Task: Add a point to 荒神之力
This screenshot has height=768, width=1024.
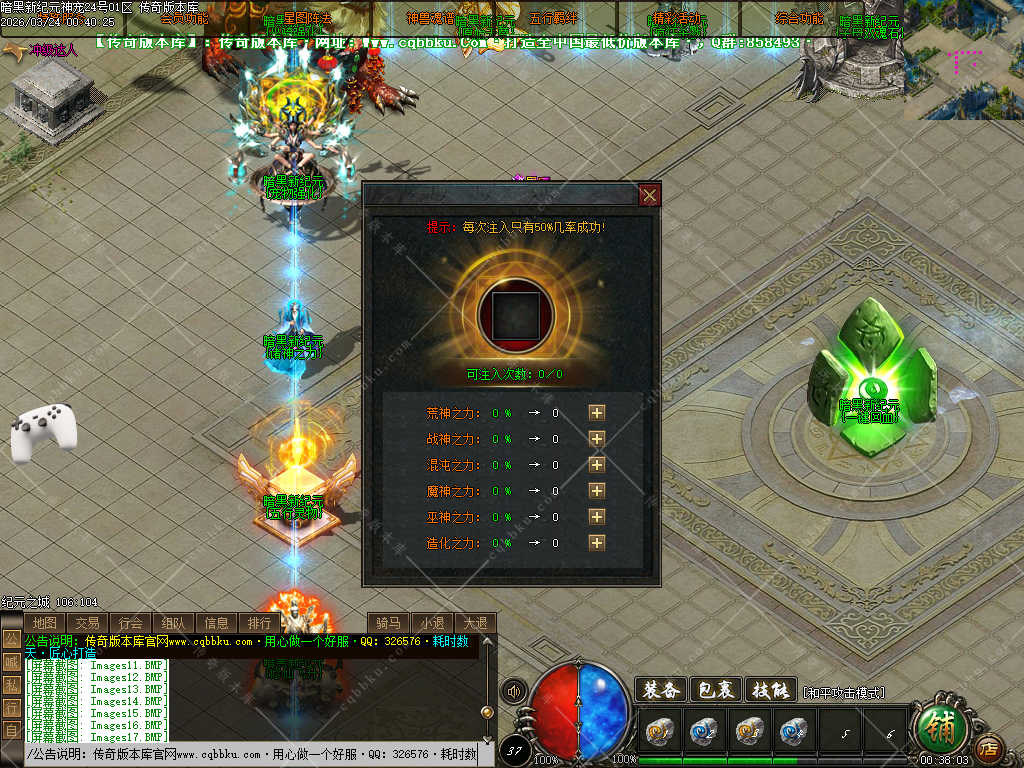Action: [x=597, y=412]
